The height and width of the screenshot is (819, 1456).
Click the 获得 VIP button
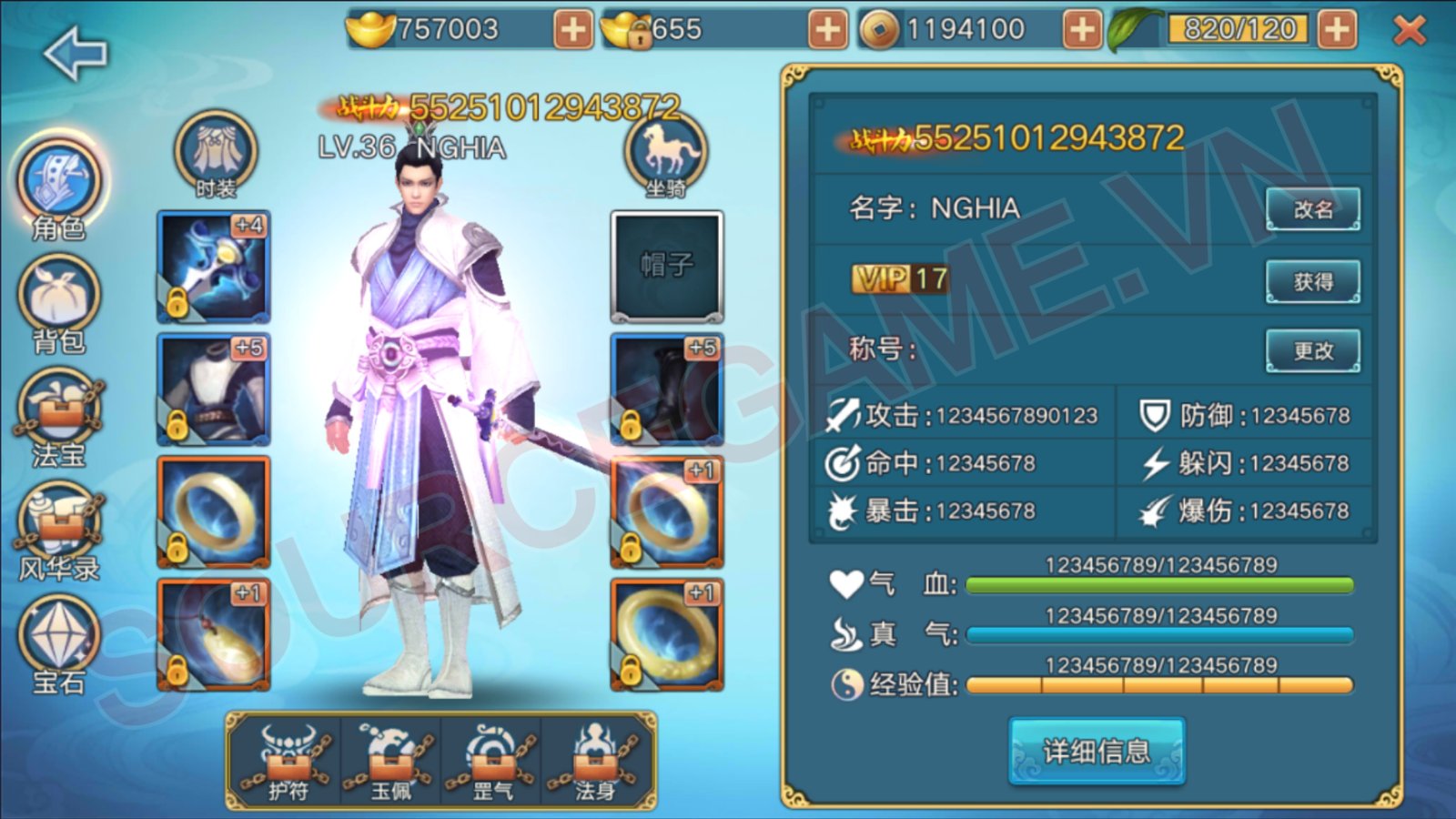click(x=1312, y=282)
